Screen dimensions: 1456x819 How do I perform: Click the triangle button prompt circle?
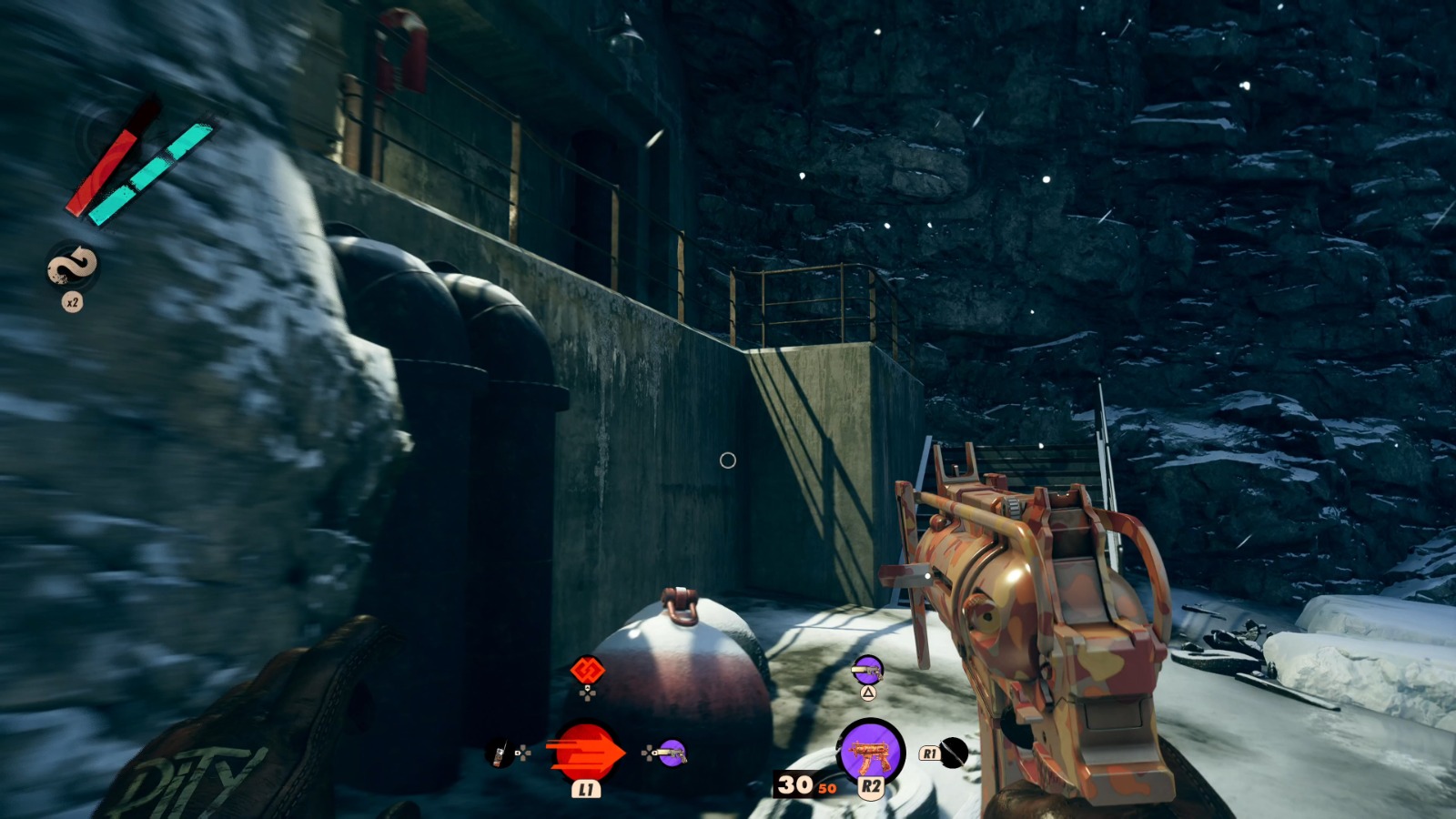pos(867,693)
